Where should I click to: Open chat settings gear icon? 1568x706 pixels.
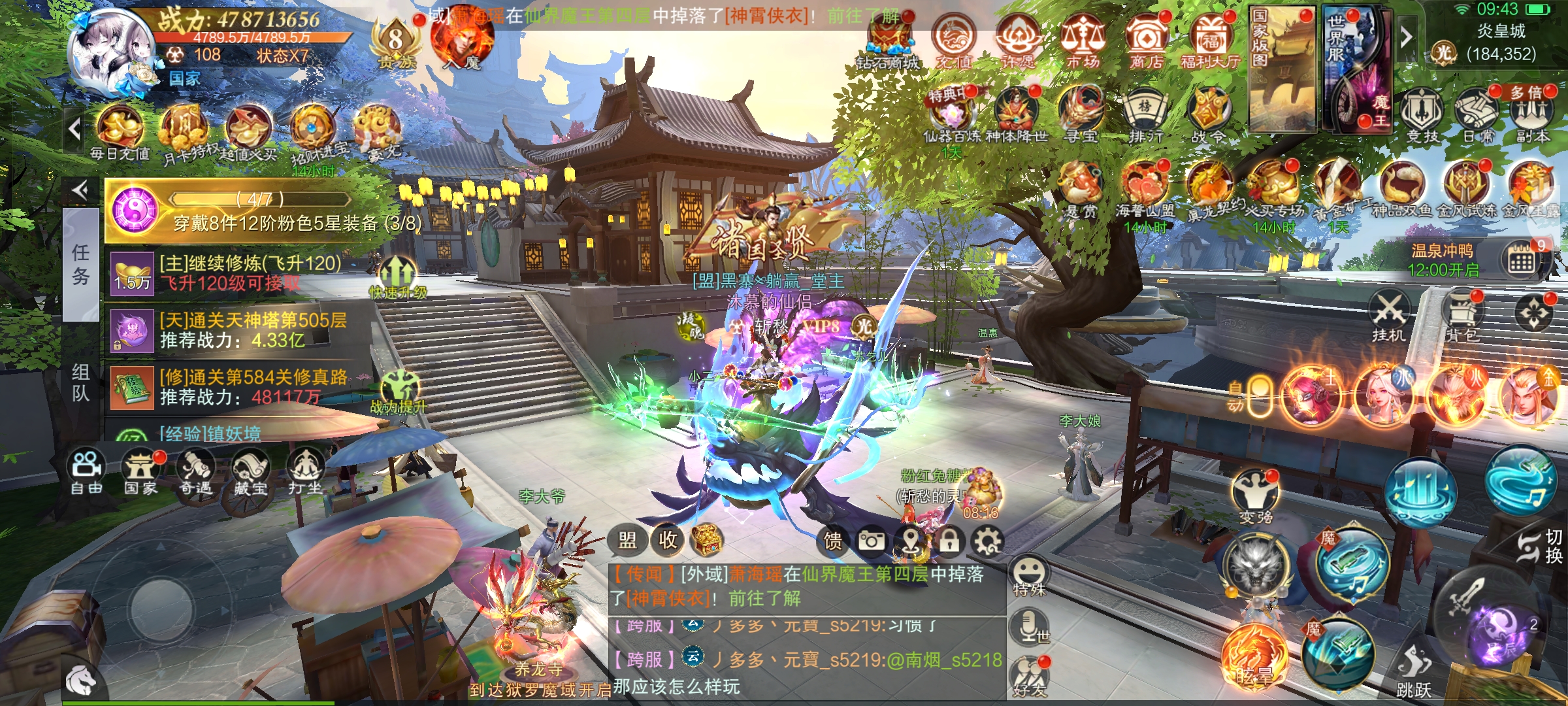tap(988, 541)
